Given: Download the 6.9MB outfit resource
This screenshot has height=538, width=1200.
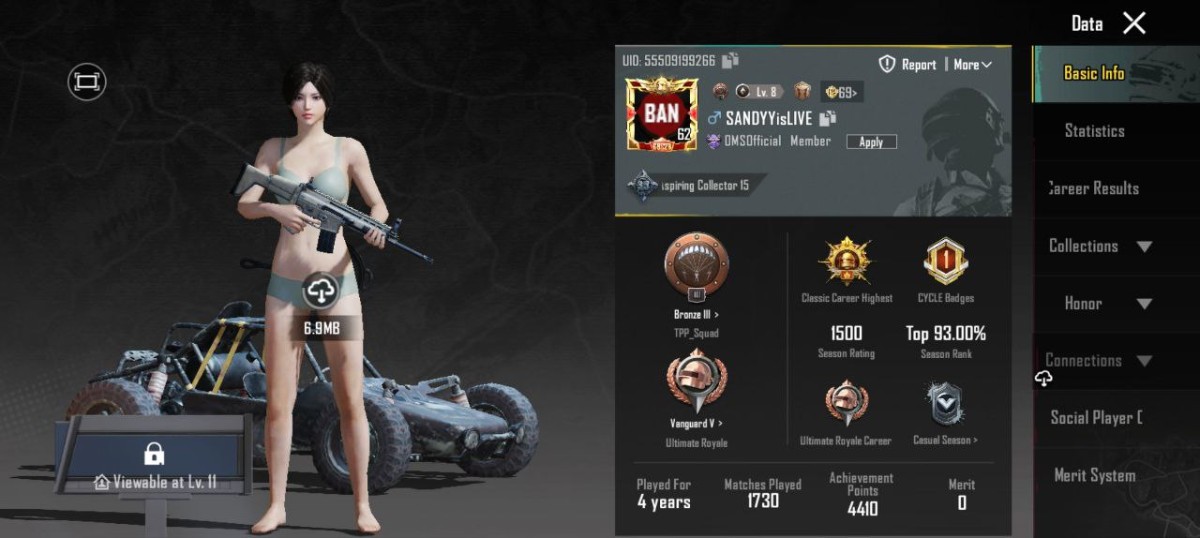Looking at the screenshot, I should click(321, 291).
